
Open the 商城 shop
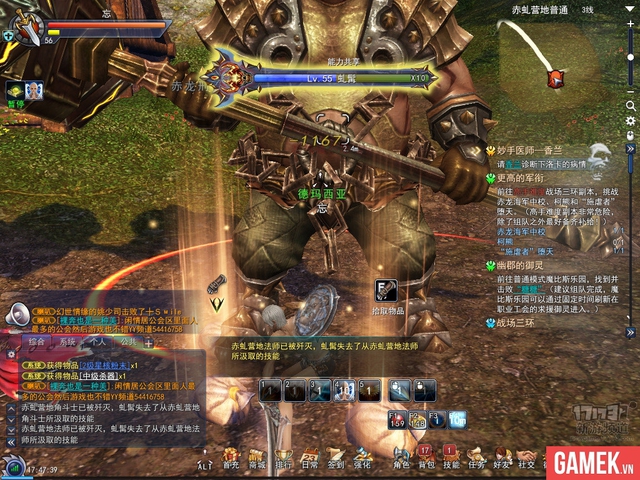pyautogui.click(x=258, y=457)
